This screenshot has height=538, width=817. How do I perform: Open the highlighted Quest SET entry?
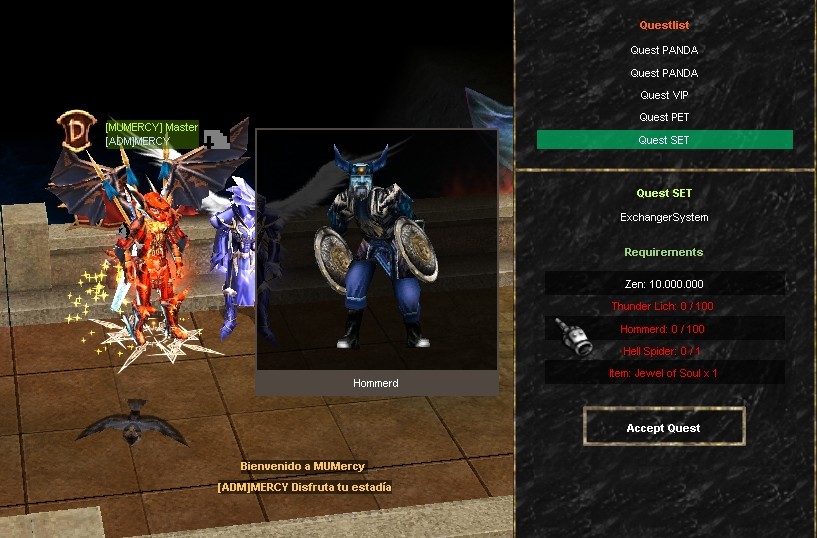tap(664, 140)
